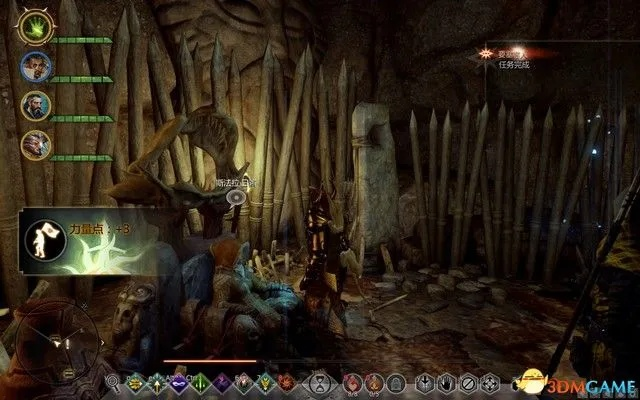Use the red health potion slot
640x400 pixels.
(x=351, y=382)
